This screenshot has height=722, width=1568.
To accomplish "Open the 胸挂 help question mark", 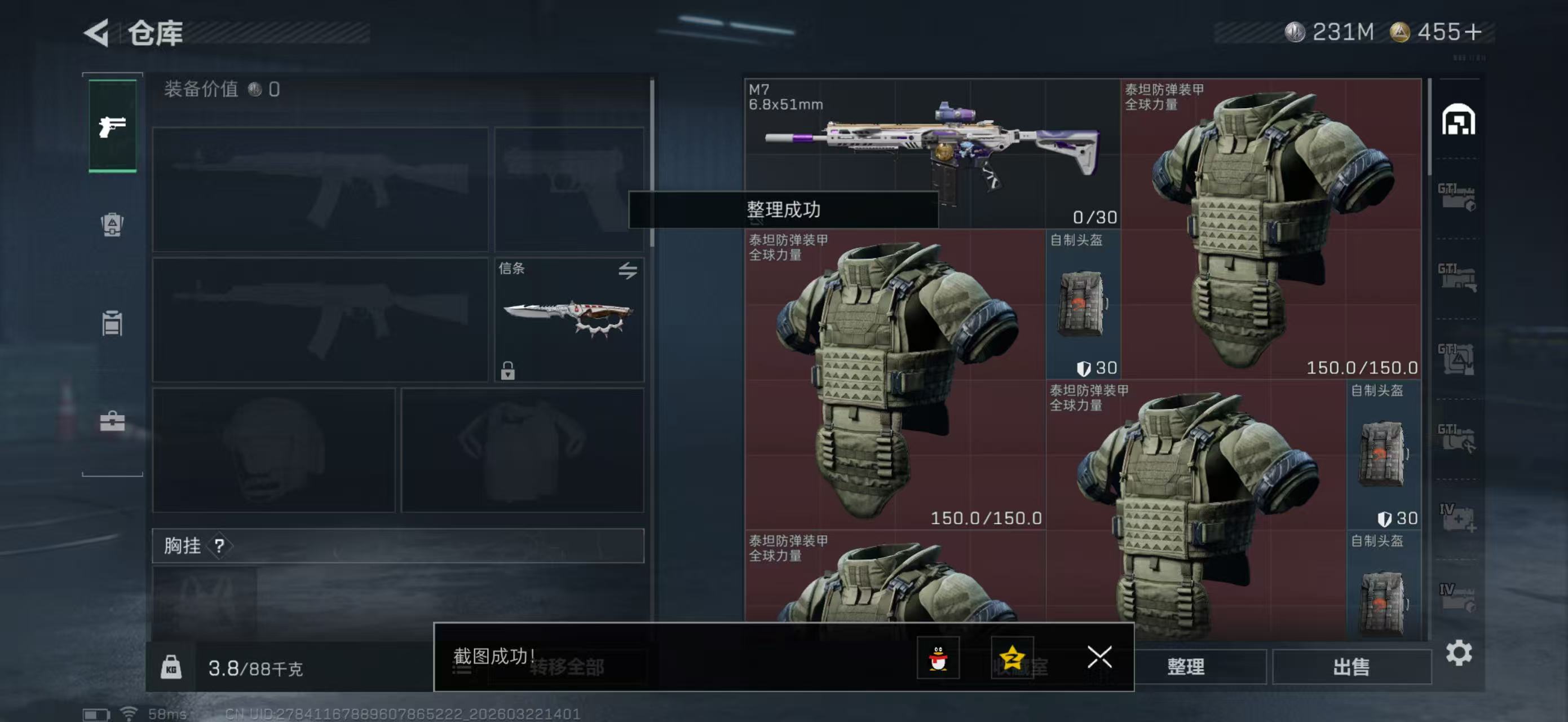I will coord(219,545).
